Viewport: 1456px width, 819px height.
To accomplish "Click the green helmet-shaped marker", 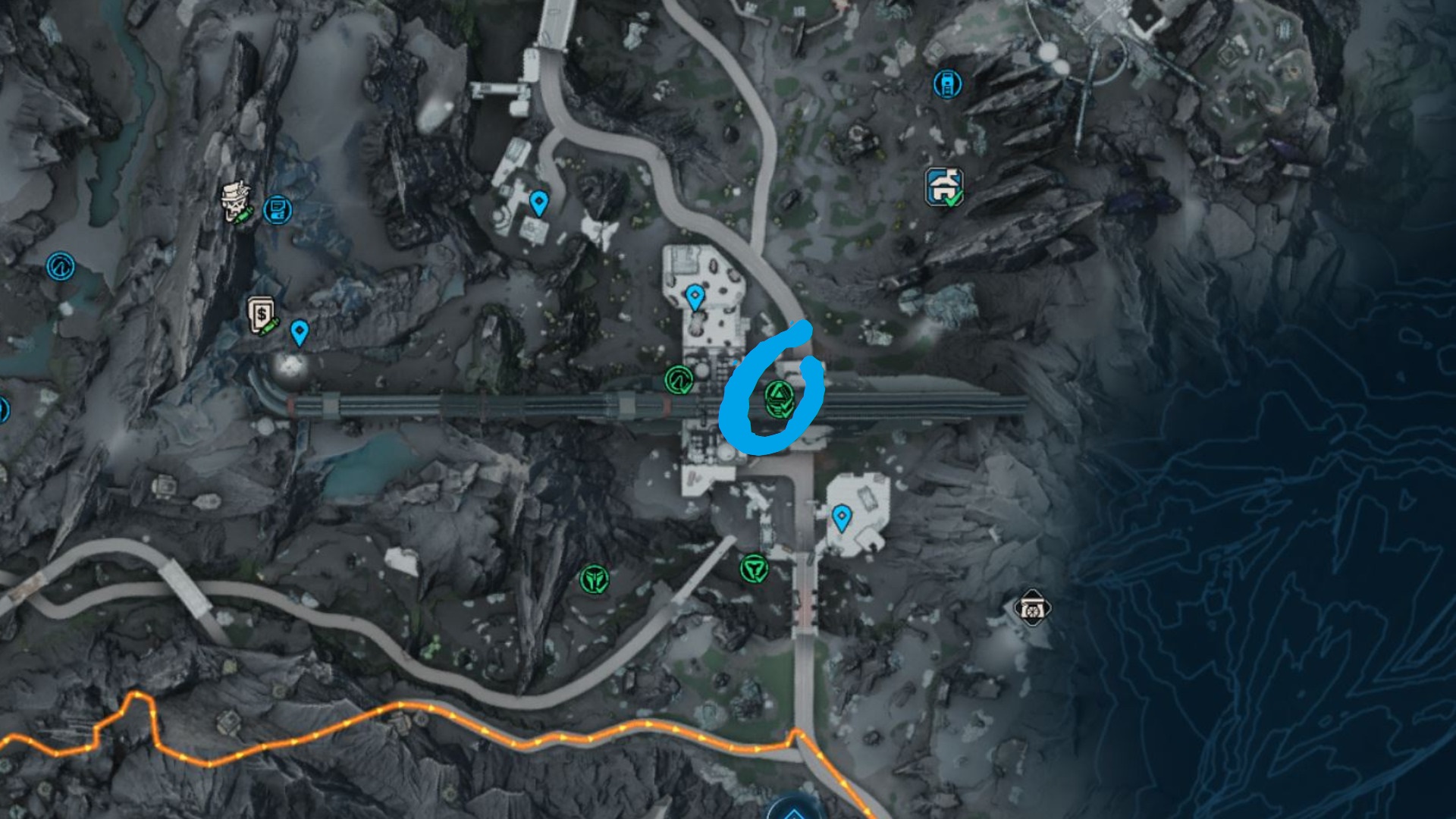I will pyautogui.click(x=595, y=580).
